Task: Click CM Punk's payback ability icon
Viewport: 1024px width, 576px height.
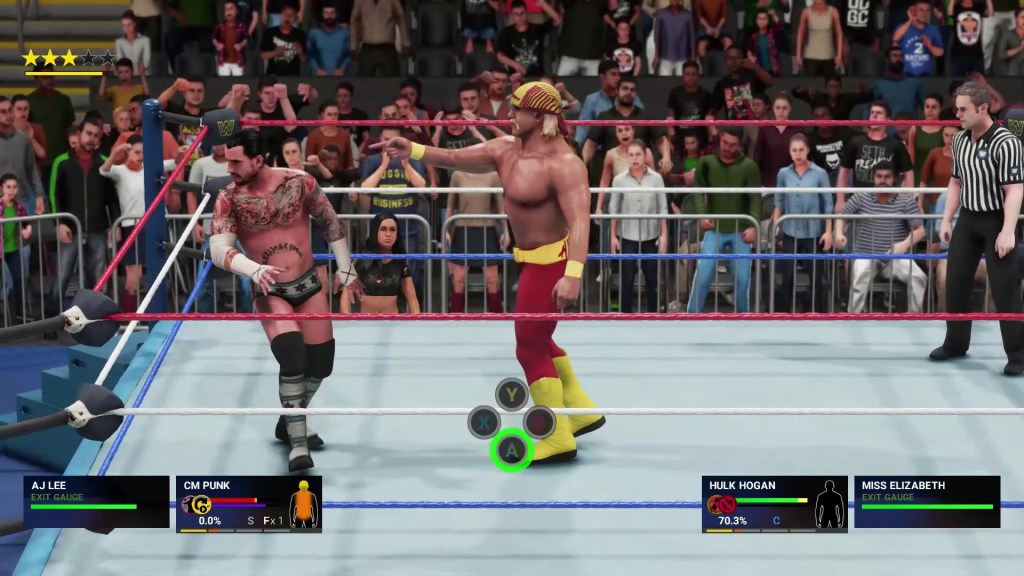Action: pos(197,505)
